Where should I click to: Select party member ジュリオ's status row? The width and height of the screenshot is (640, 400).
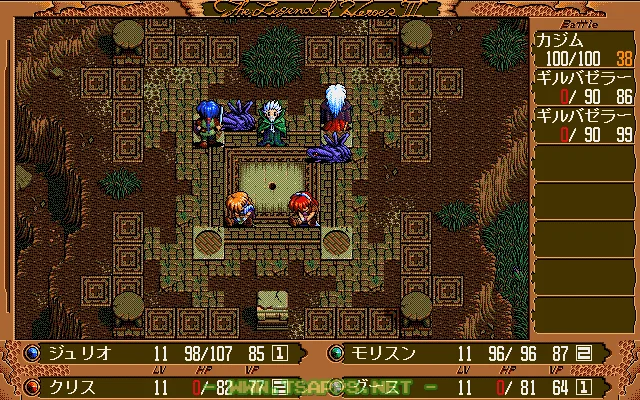click(160, 353)
